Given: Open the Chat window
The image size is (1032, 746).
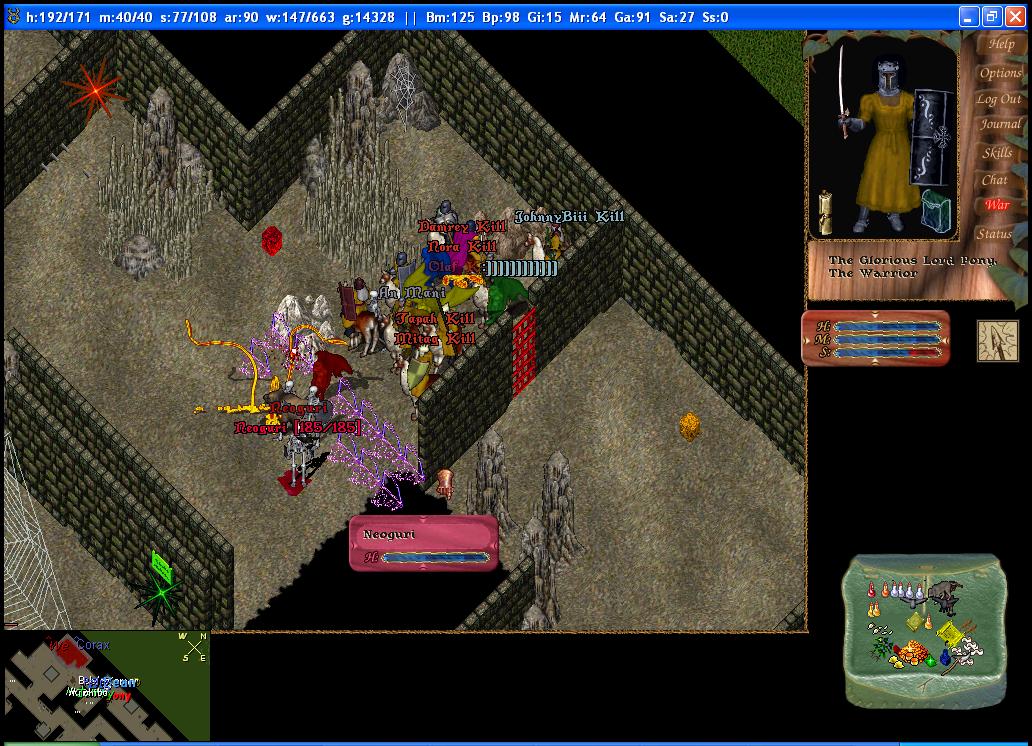Looking at the screenshot, I should [994, 180].
